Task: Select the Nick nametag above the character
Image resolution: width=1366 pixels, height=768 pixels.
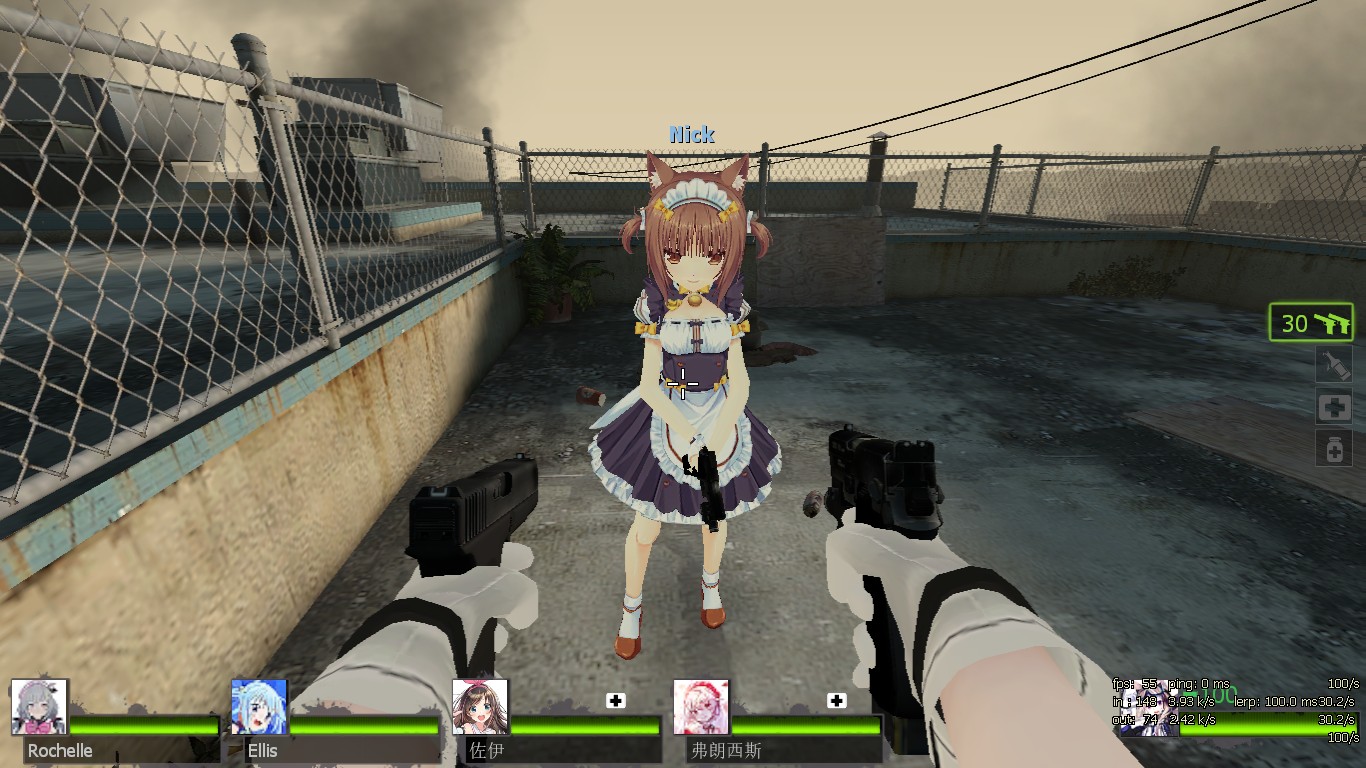Action: click(692, 133)
